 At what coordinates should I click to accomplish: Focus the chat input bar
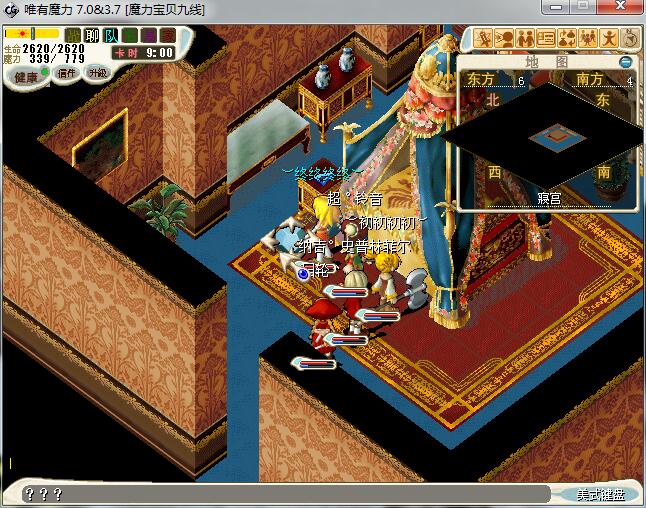tap(280, 493)
